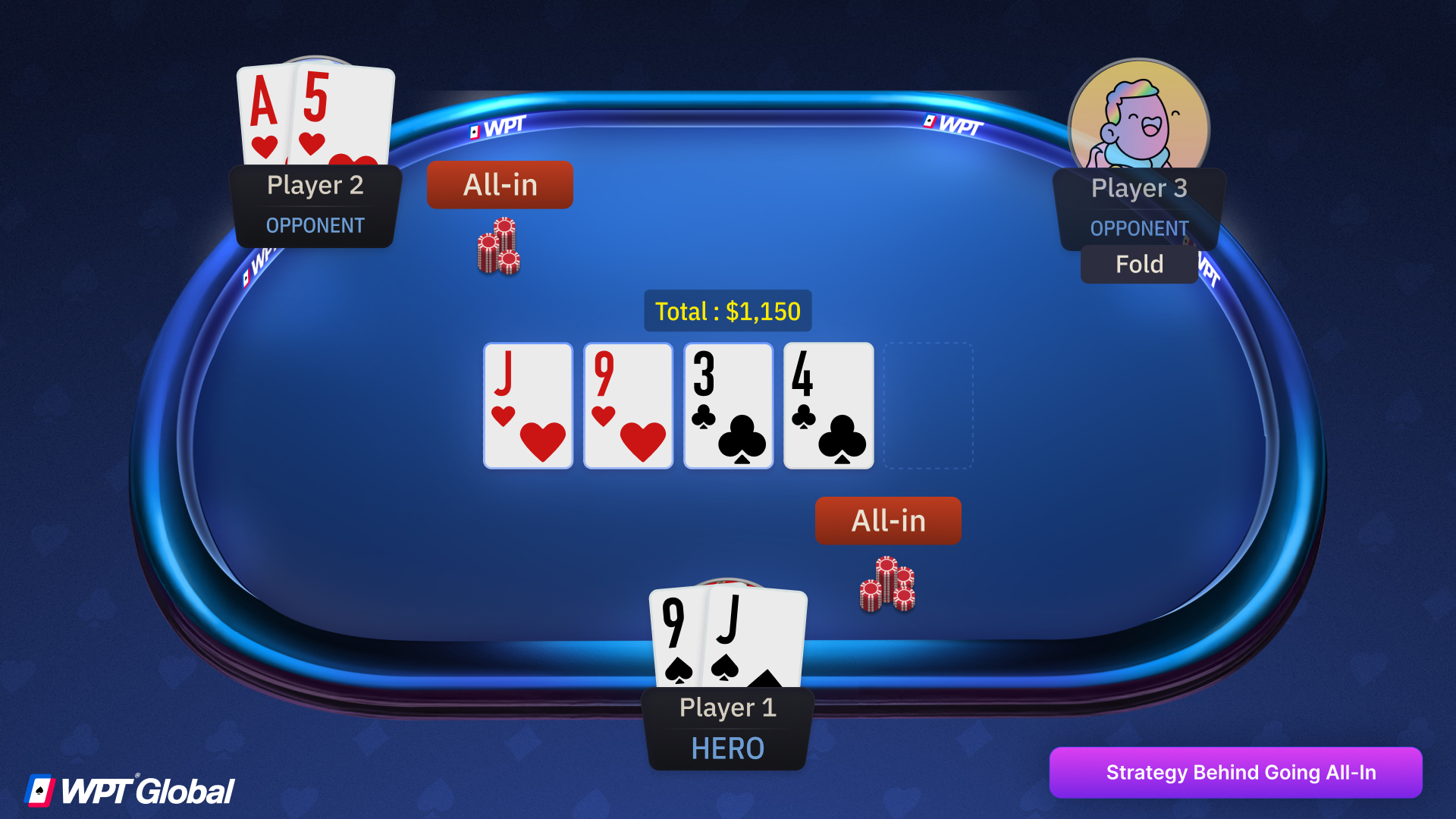This screenshot has height=819, width=1456.
Task: Select the Player 1 HERO nameplate
Action: coord(726,726)
